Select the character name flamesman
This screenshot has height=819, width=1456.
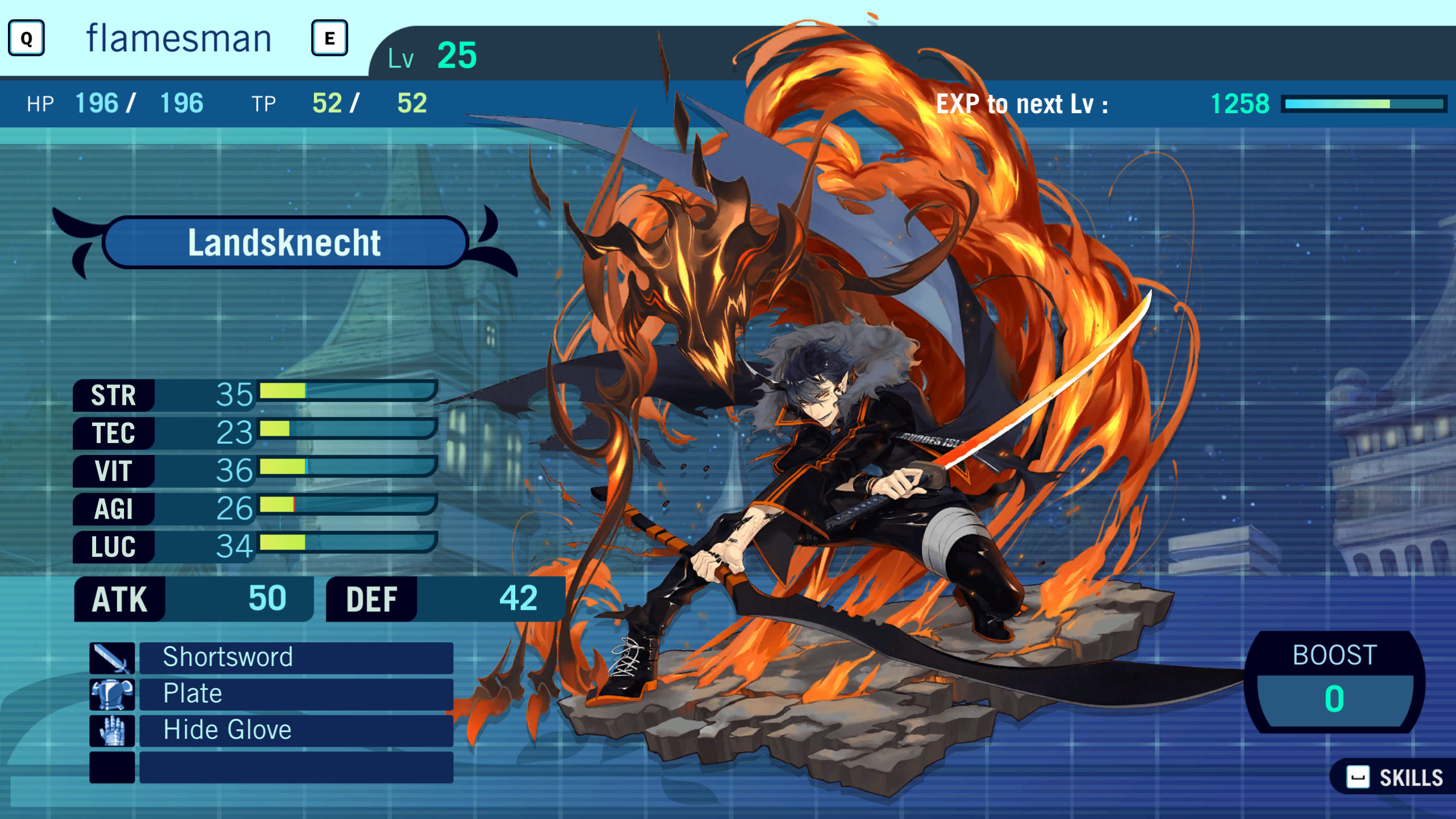(179, 37)
